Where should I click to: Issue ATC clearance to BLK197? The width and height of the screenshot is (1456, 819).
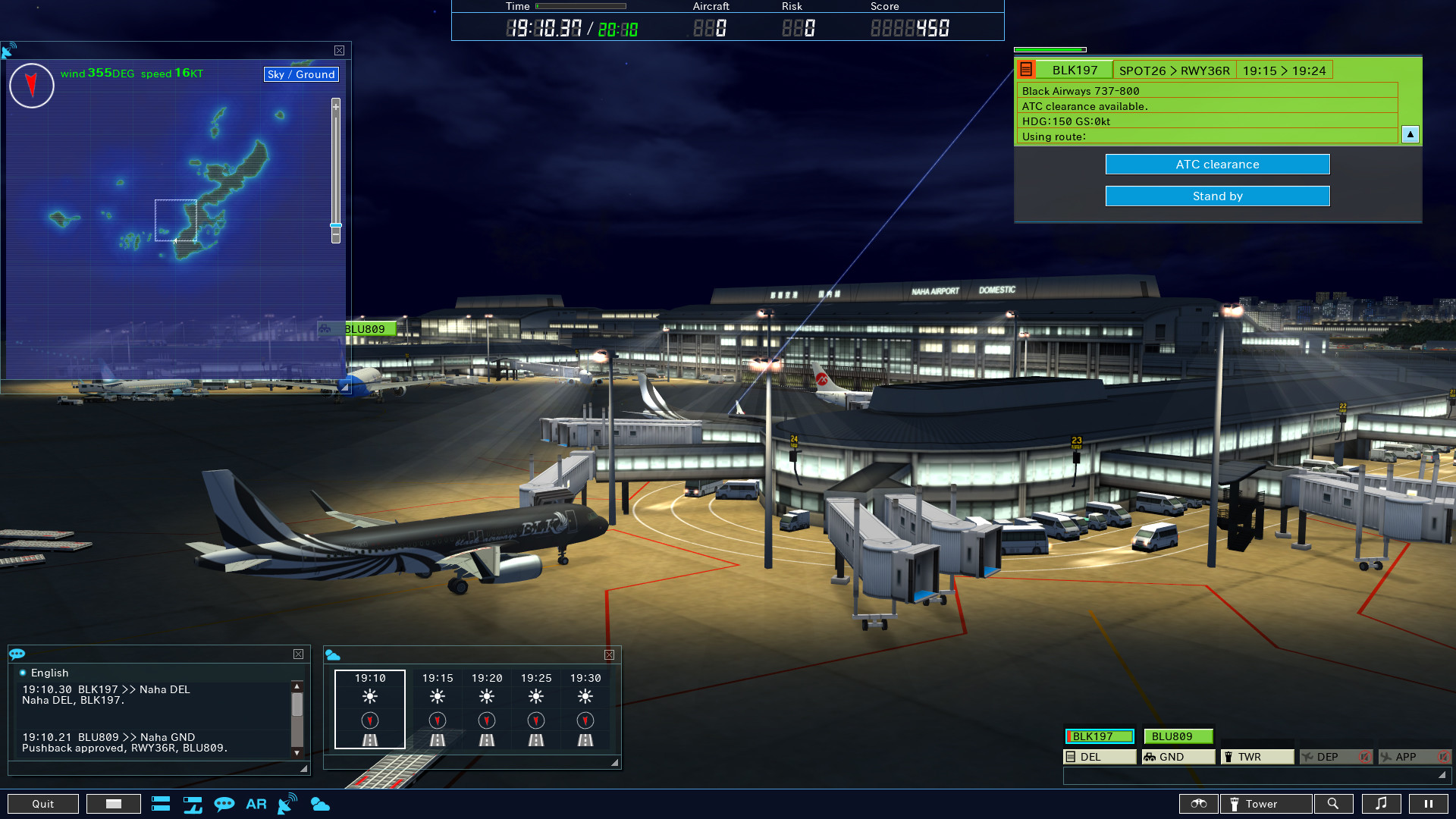tap(1217, 164)
